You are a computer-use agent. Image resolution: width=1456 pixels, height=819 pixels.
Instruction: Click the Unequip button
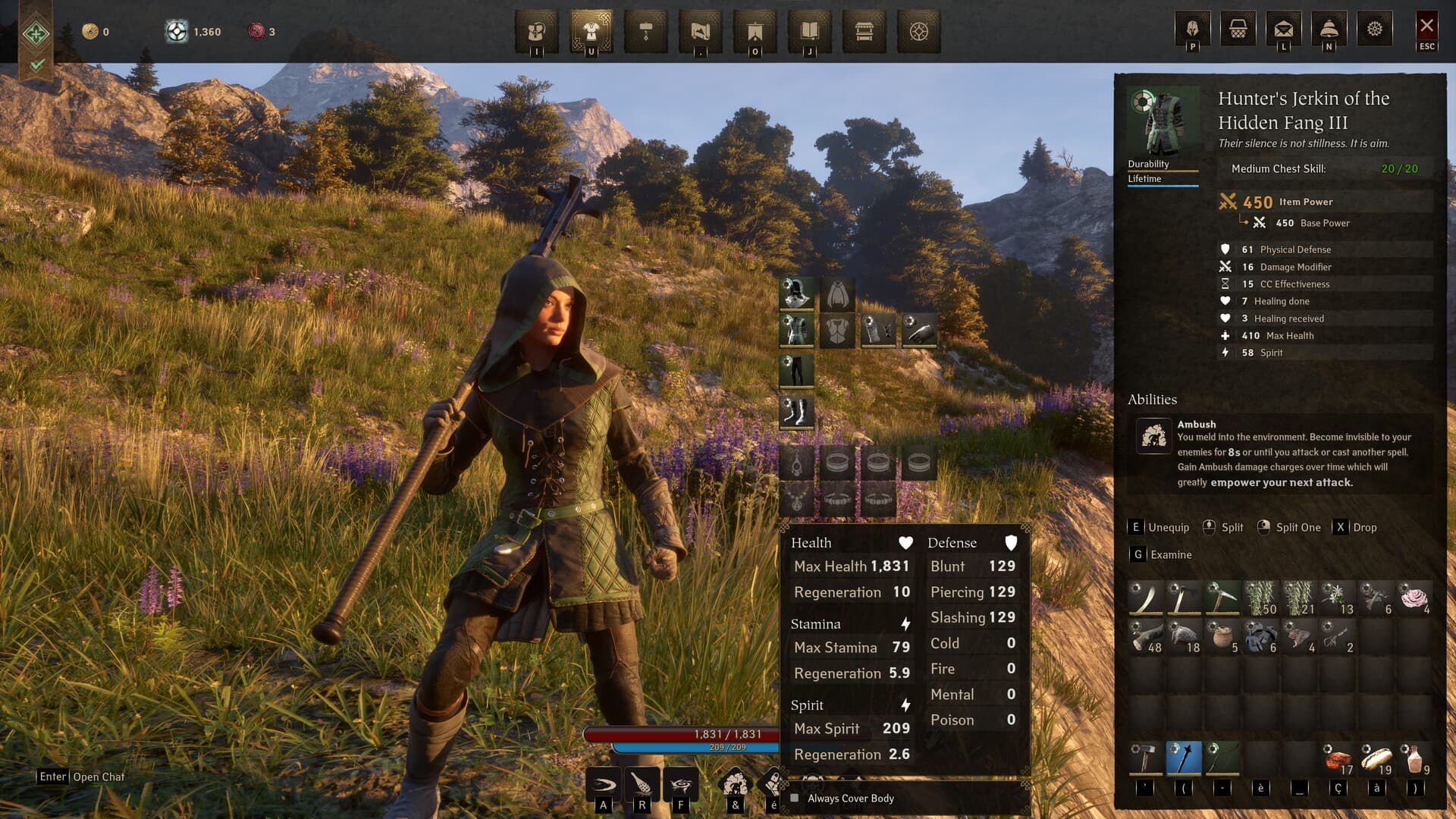[1167, 527]
